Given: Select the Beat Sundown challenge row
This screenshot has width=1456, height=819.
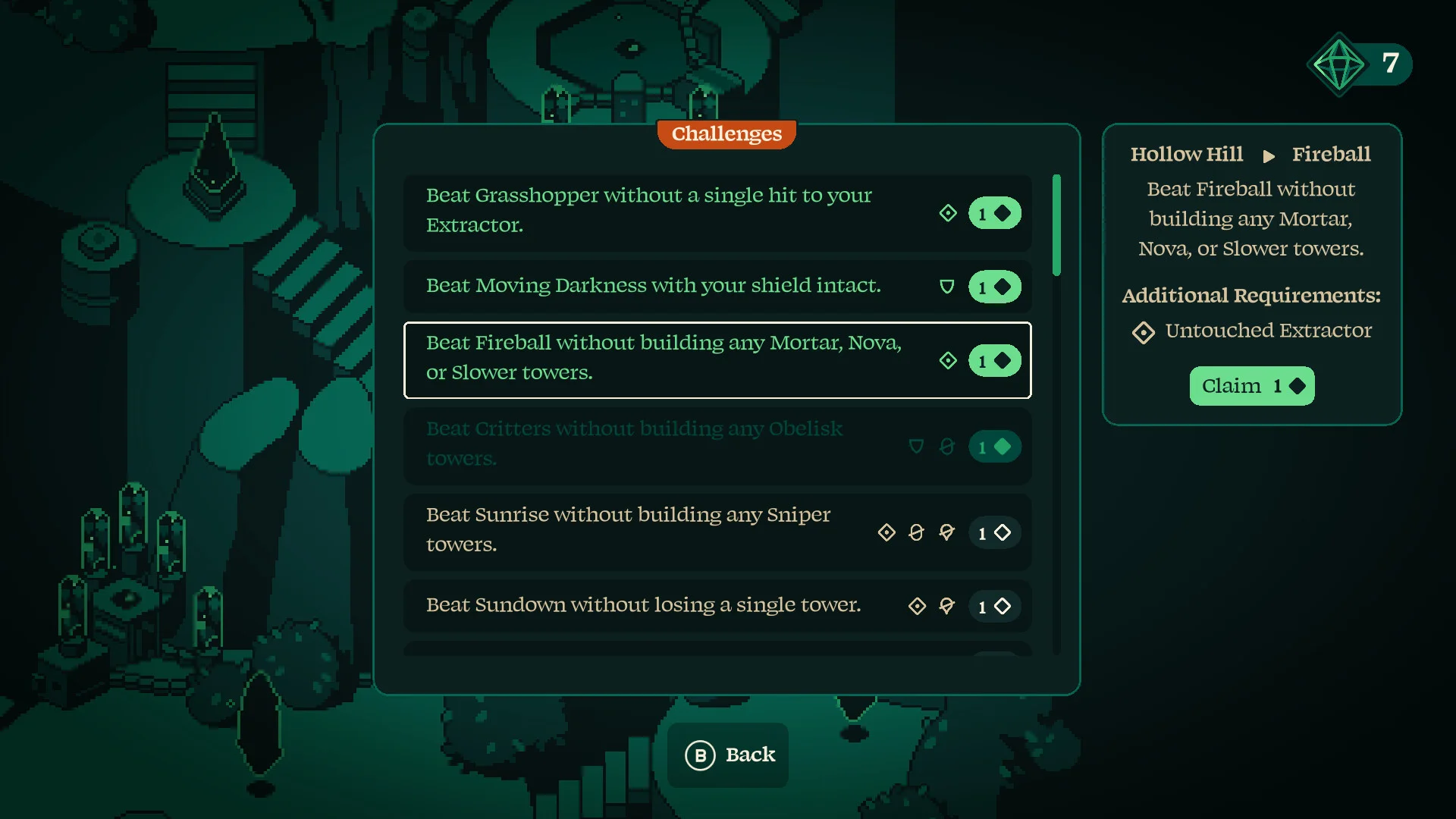Looking at the screenshot, I should pyautogui.click(x=717, y=605).
